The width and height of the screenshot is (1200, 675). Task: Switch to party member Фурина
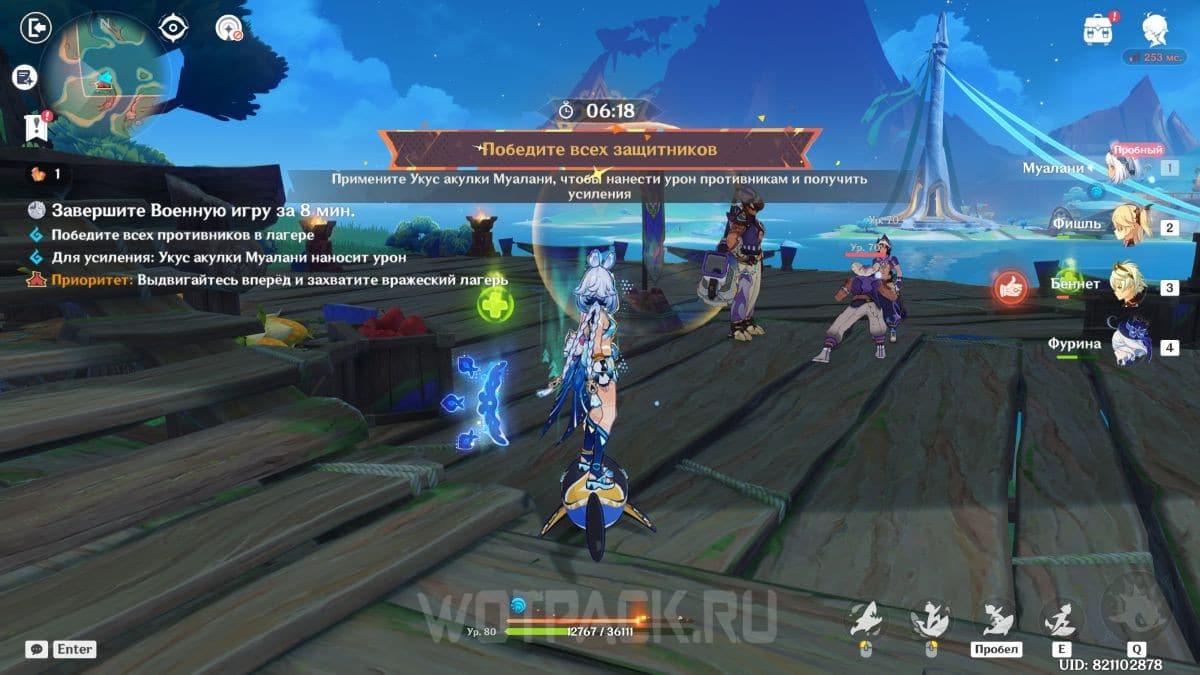click(x=1131, y=345)
